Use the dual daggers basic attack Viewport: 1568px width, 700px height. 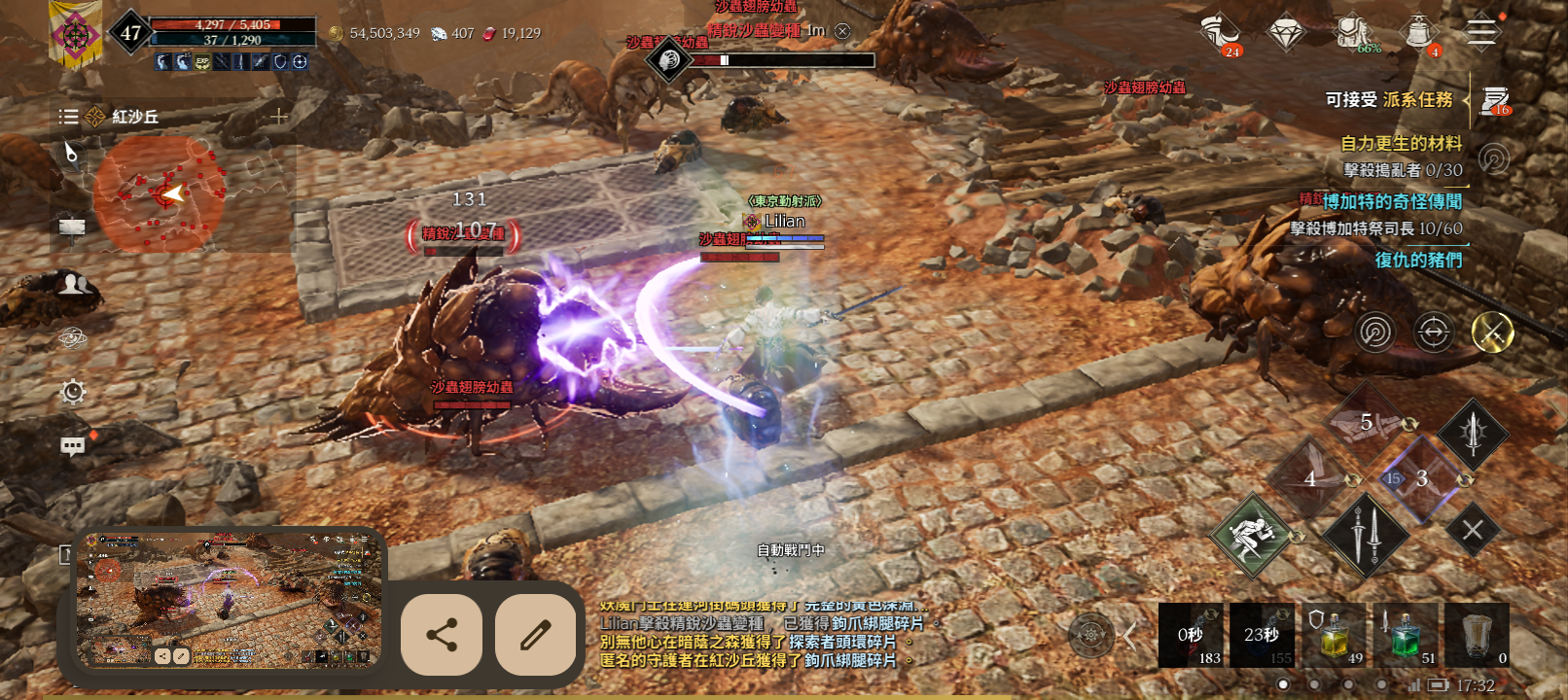[x=1366, y=534]
